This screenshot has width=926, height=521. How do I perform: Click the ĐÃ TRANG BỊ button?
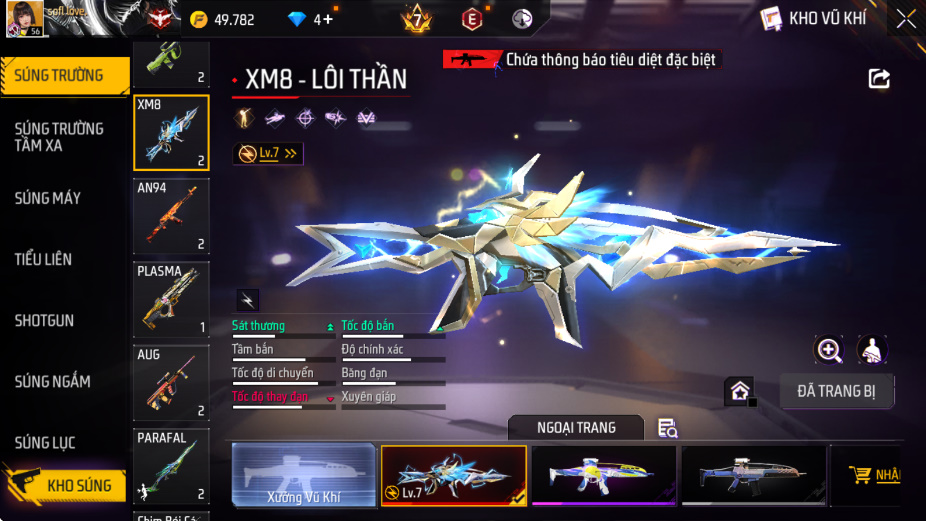click(837, 391)
